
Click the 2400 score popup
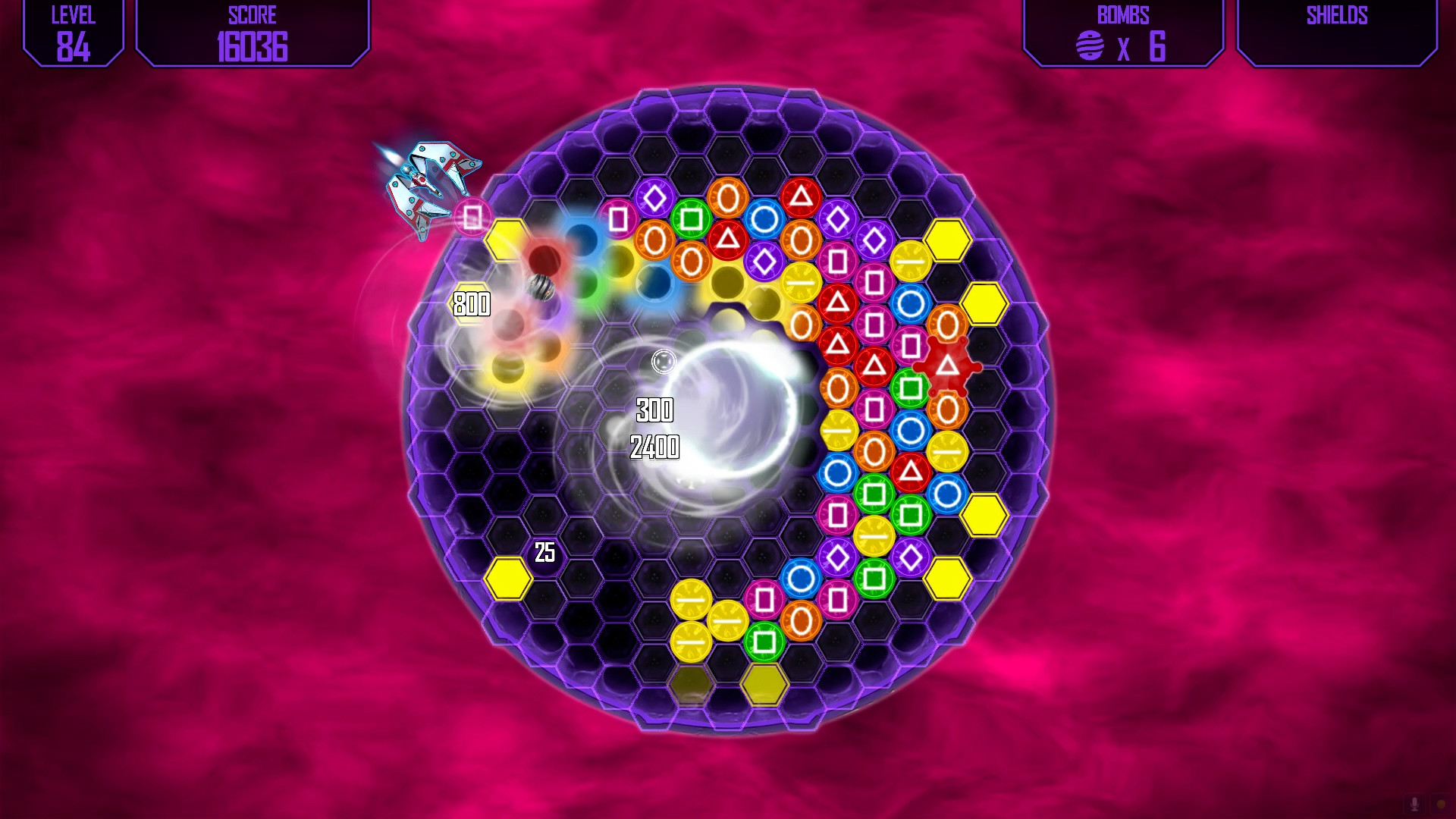pyautogui.click(x=654, y=447)
